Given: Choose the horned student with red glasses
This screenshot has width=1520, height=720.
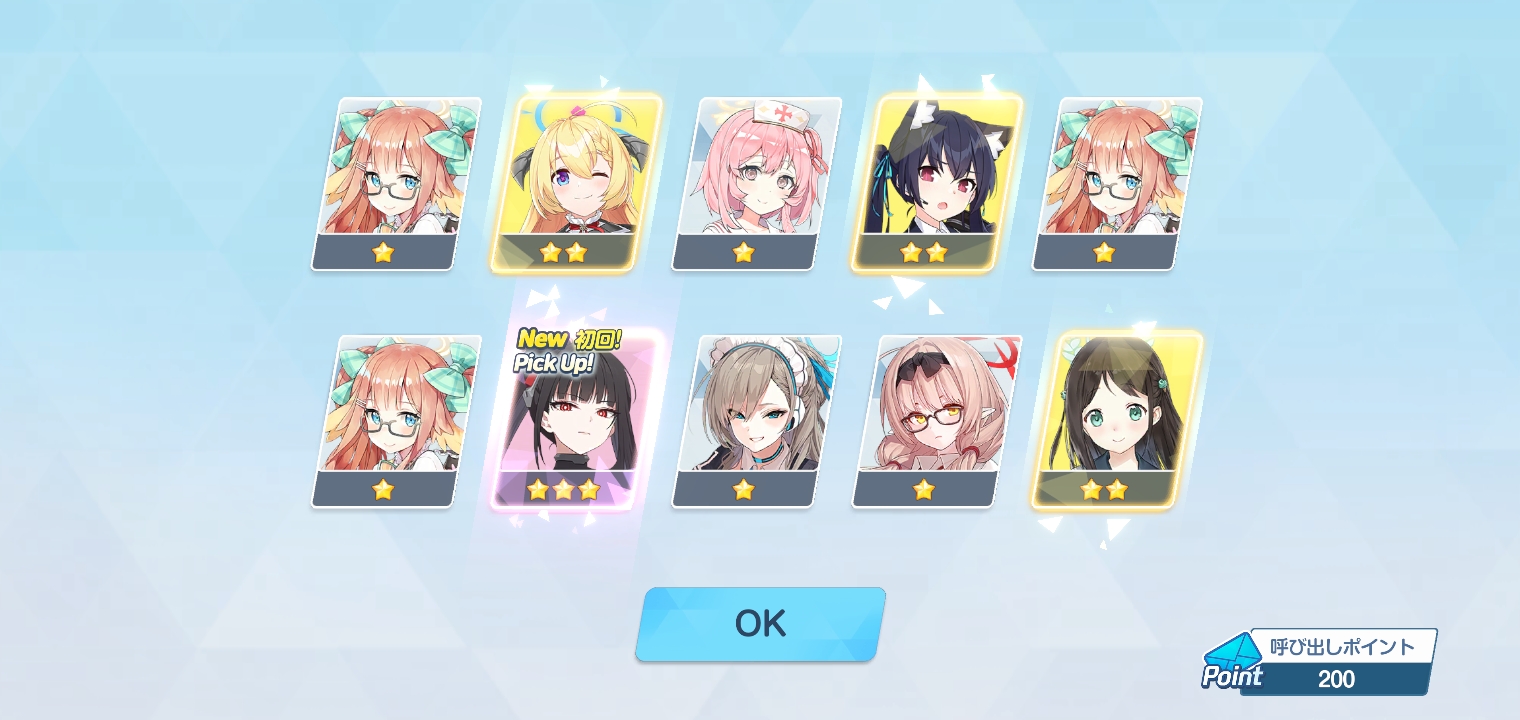Looking at the screenshot, I should pos(936,420).
